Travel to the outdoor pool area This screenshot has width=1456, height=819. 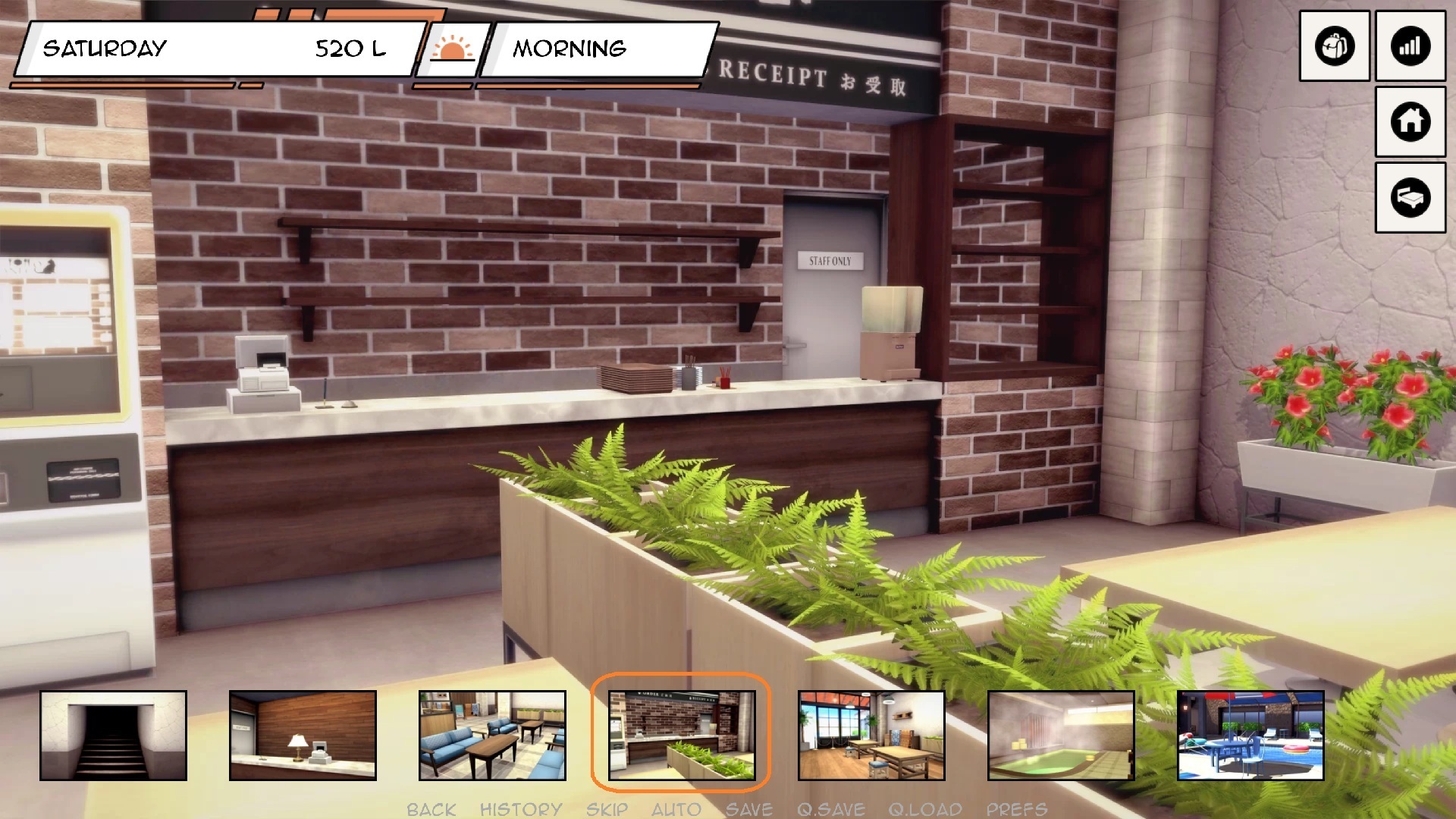(x=1250, y=735)
